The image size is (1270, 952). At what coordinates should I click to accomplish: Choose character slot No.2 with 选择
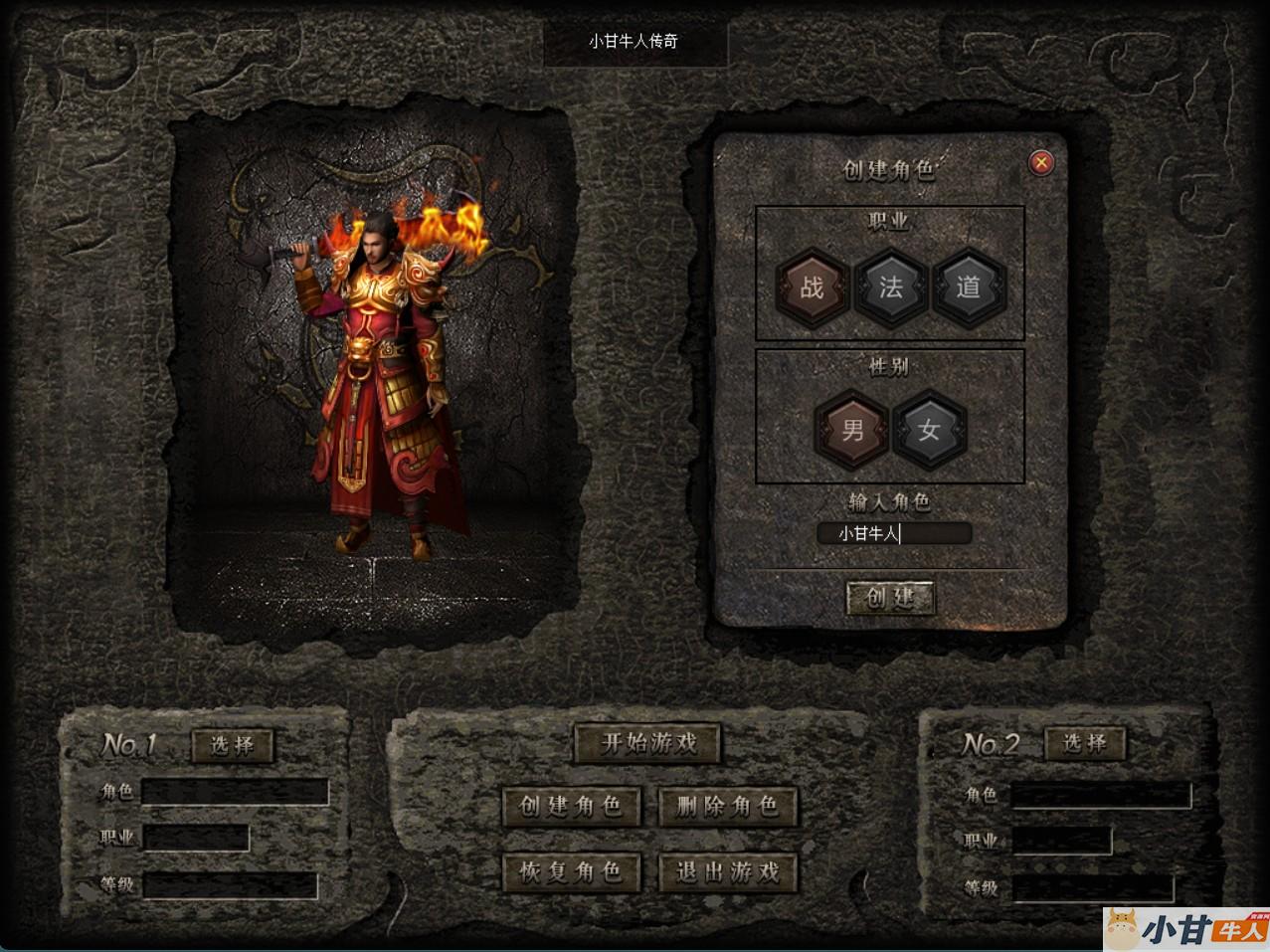pos(1084,743)
